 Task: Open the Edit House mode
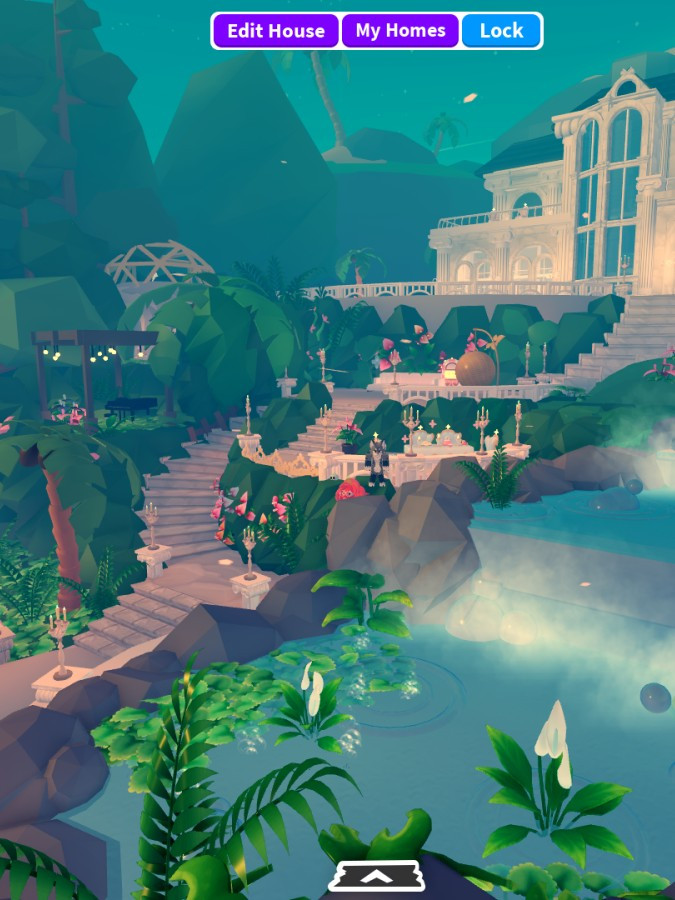(x=276, y=31)
